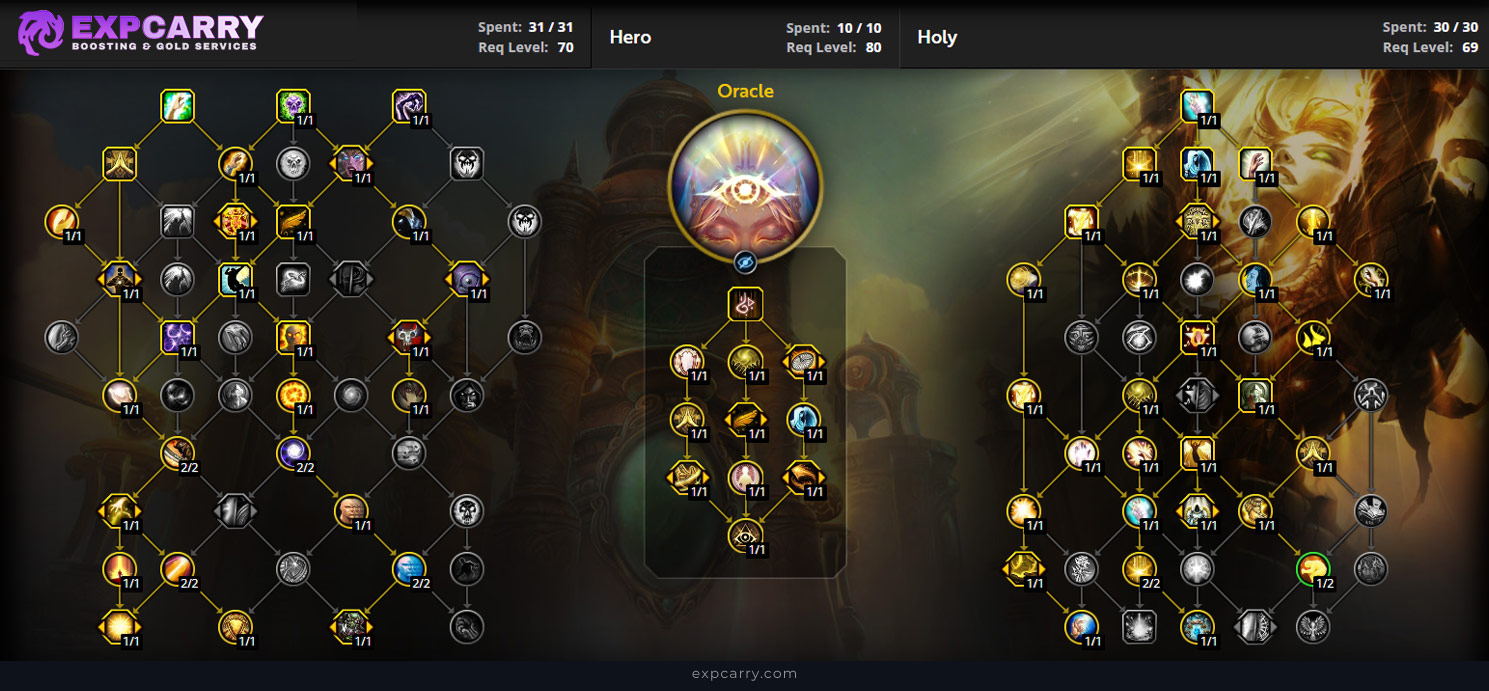1489x691 pixels.
Task: Add a point to the green-ringed 1/2 talent
Action: click(1313, 569)
